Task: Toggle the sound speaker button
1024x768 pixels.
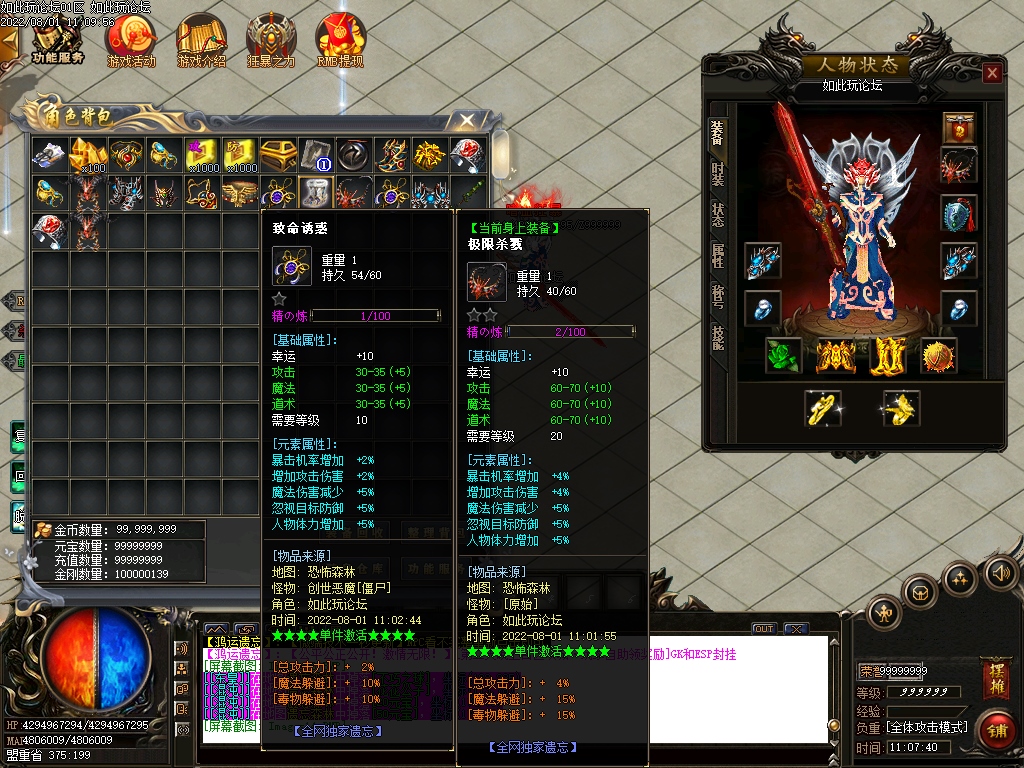Action: [x=1001, y=573]
